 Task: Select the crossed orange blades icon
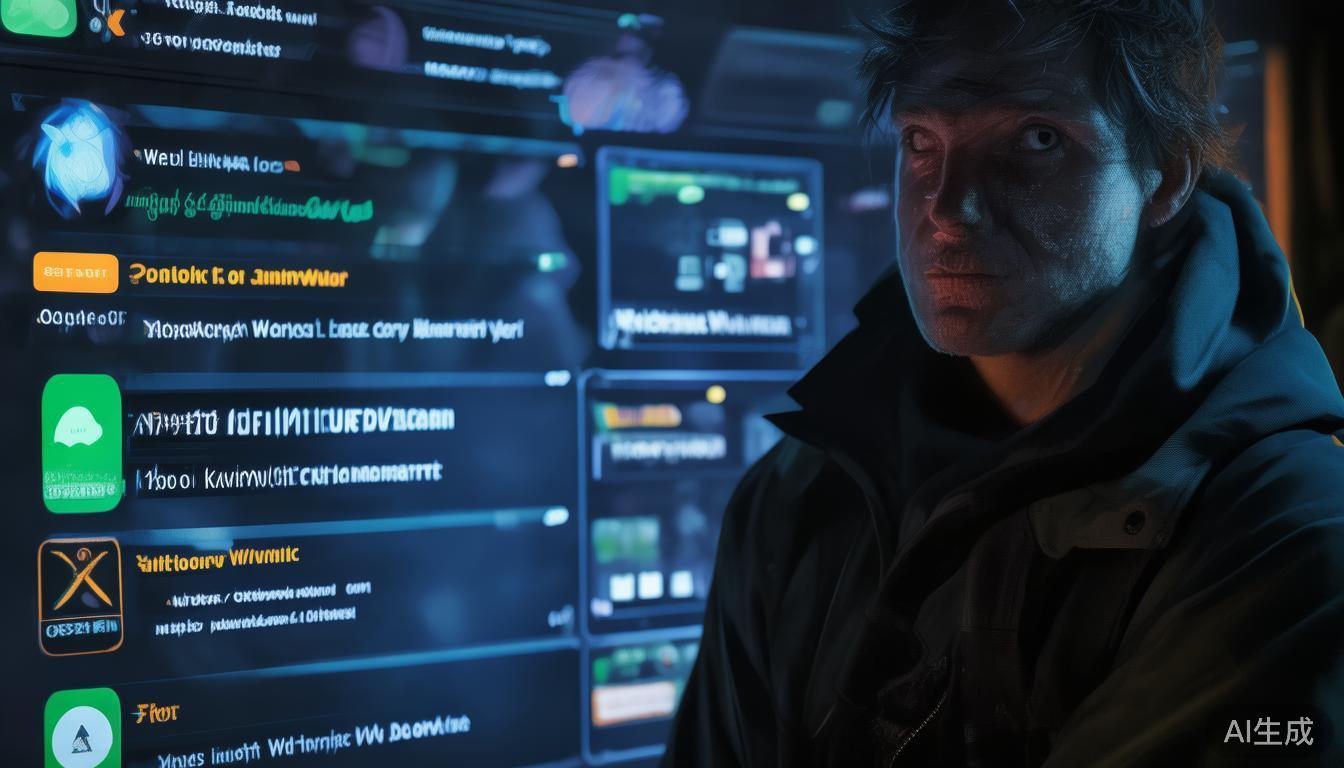pyautogui.click(x=80, y=595)
